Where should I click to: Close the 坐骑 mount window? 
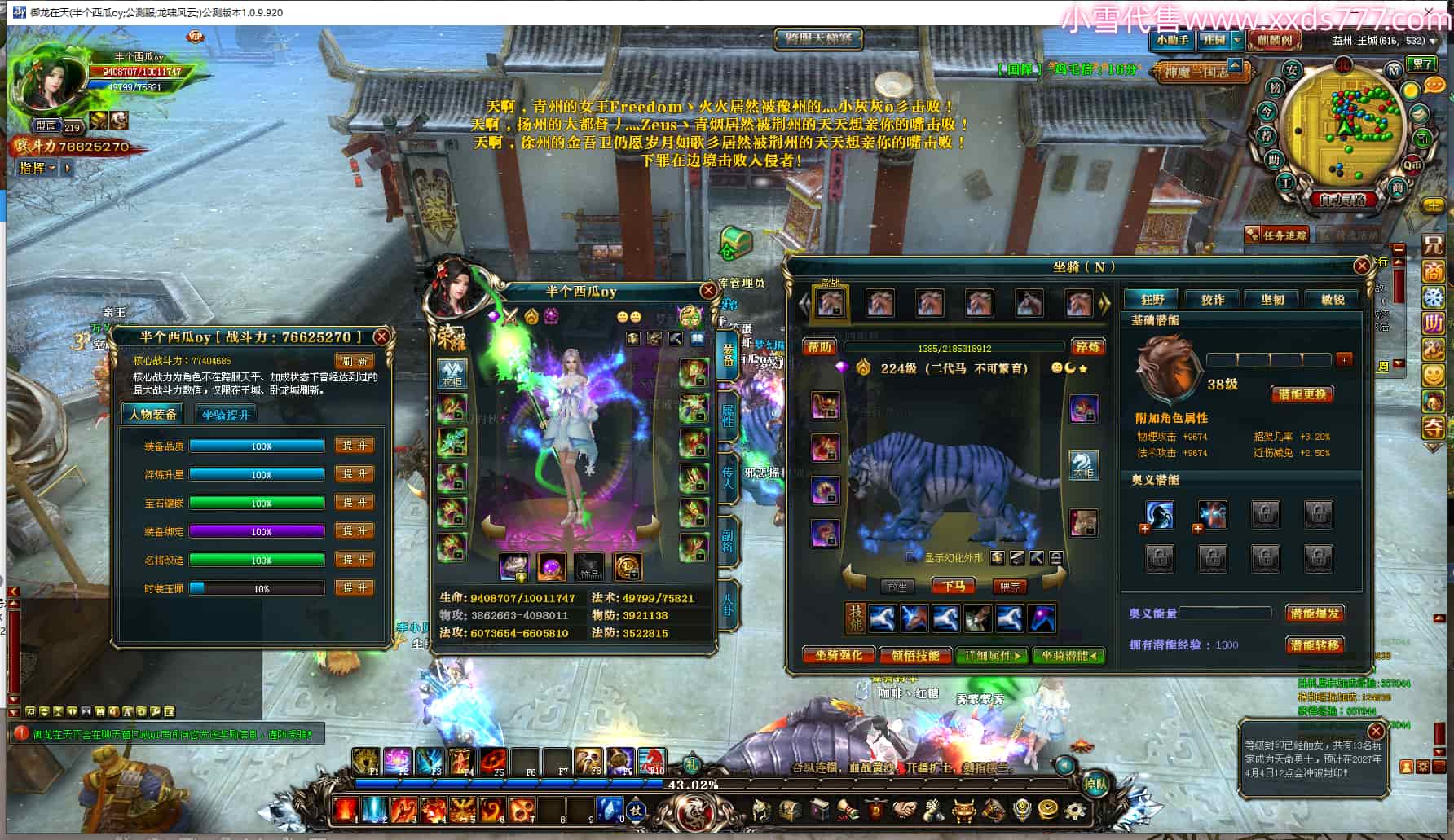pos(1361,266)
